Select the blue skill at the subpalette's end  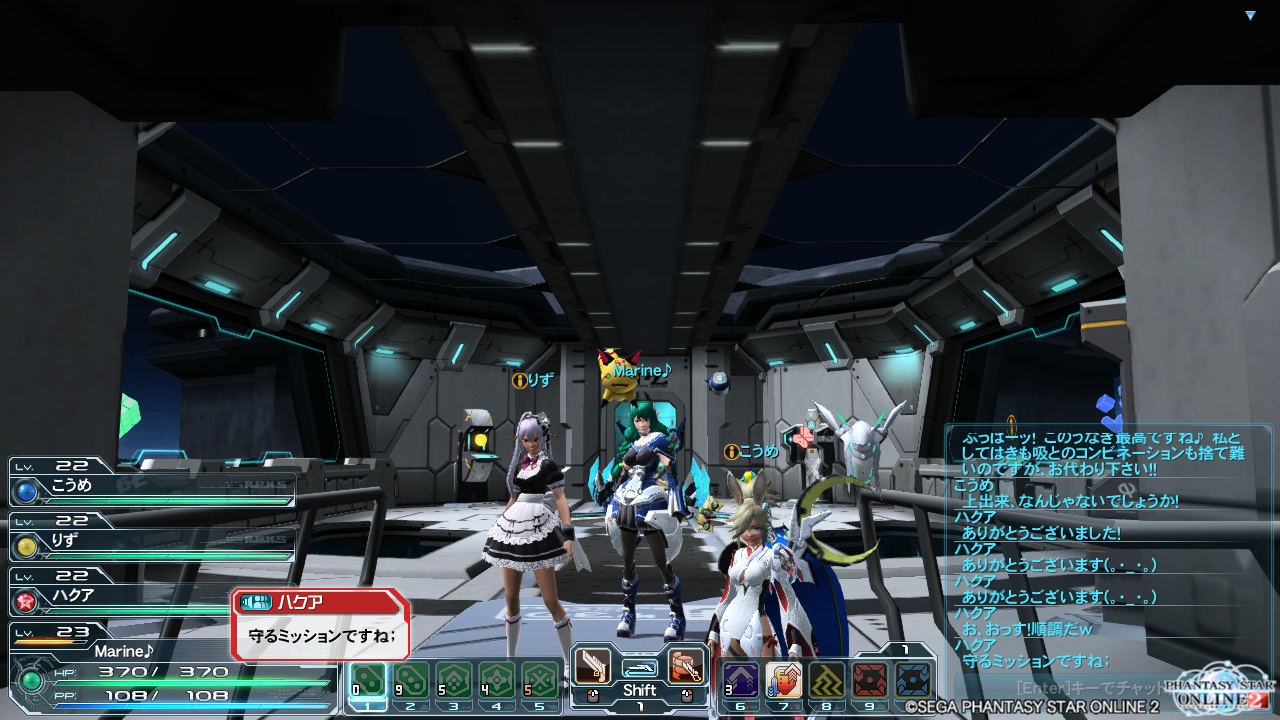[x=913, y=681]
